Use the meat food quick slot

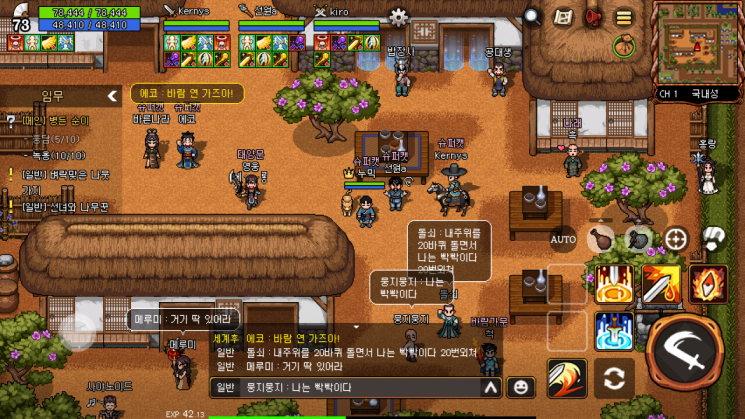[600, 239]
